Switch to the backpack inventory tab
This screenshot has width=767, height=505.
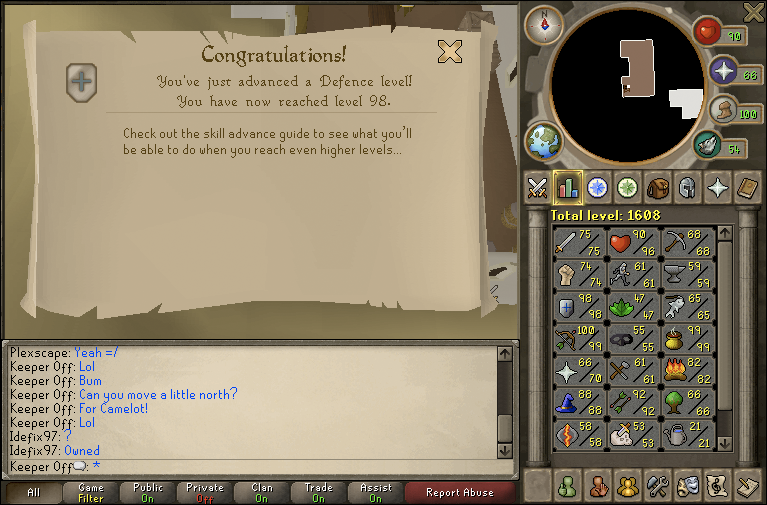(x=658, y=187)
